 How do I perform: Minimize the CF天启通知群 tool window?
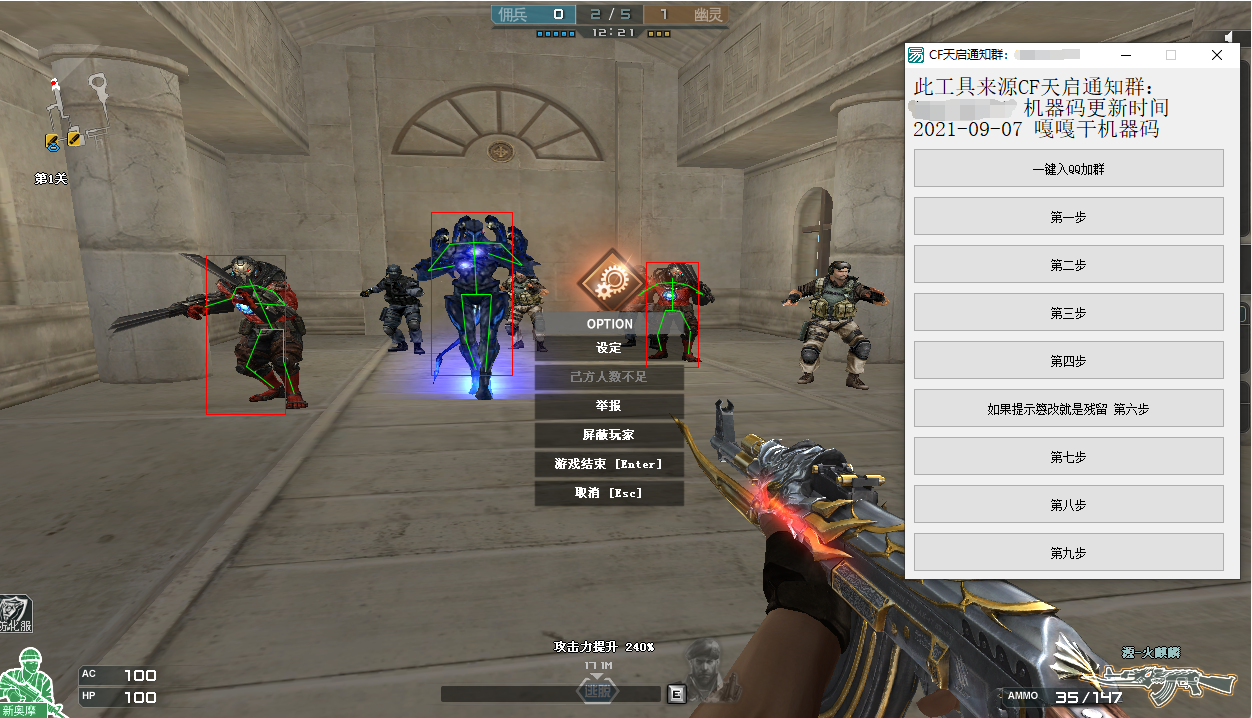click(1125, 56)
